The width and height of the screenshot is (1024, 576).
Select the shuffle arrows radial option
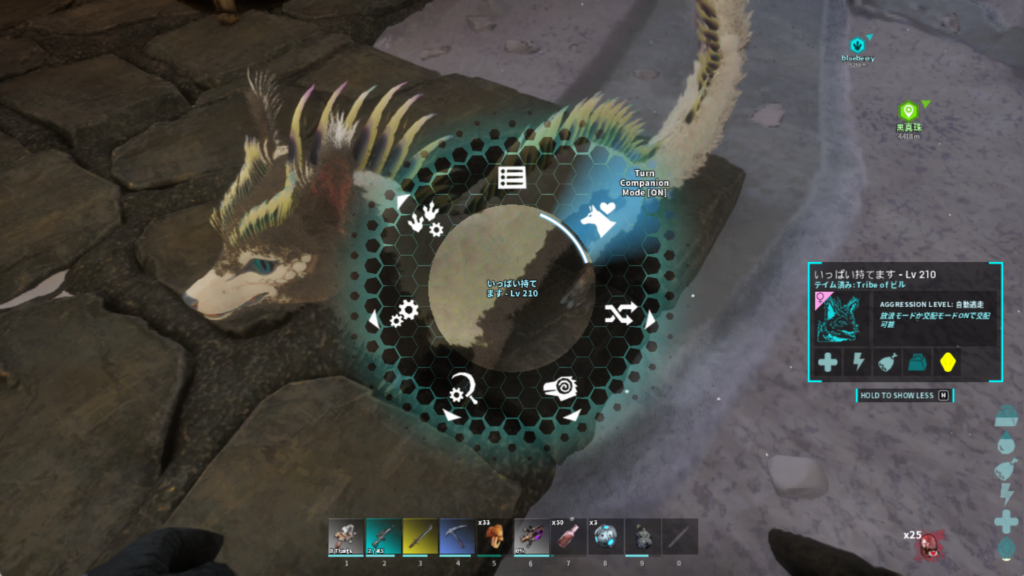(x=620, y=315)
